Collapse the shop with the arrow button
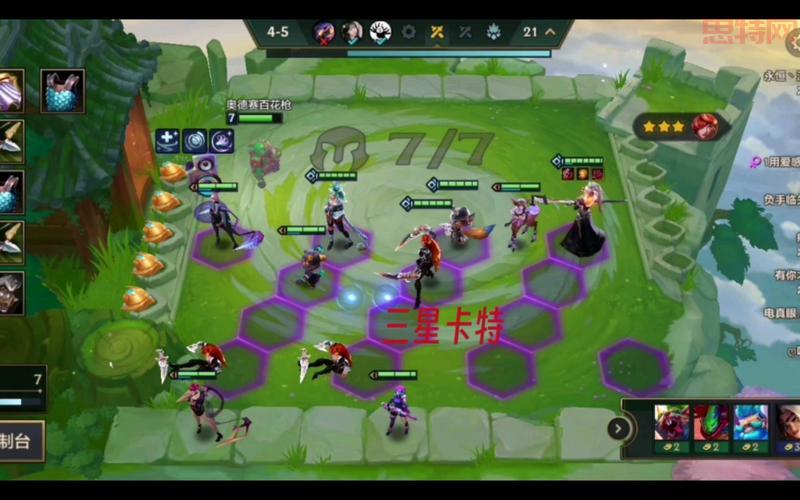800x500 pixels. click(x=619, y=429)
